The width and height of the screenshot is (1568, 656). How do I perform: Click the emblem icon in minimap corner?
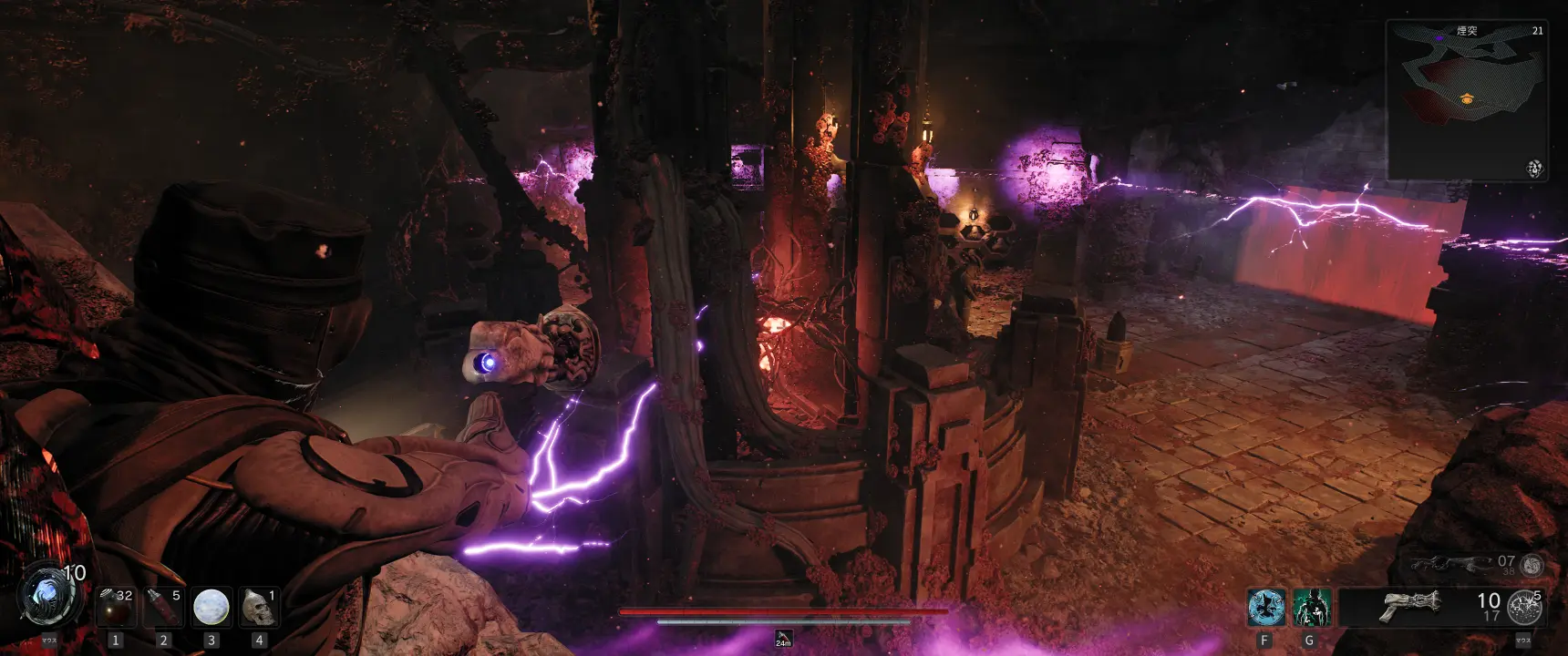(x=1534, y=169)
